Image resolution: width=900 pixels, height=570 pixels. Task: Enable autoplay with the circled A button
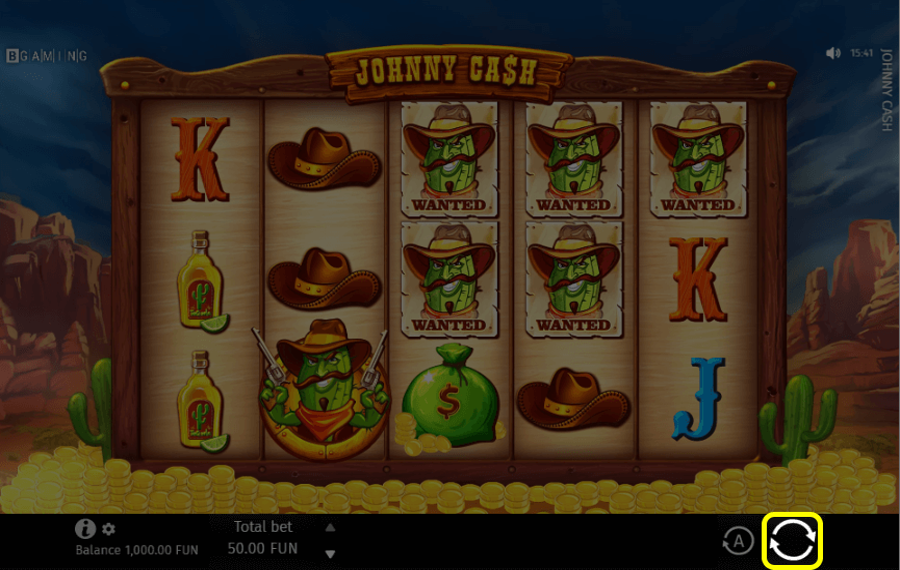coord(738,542)
